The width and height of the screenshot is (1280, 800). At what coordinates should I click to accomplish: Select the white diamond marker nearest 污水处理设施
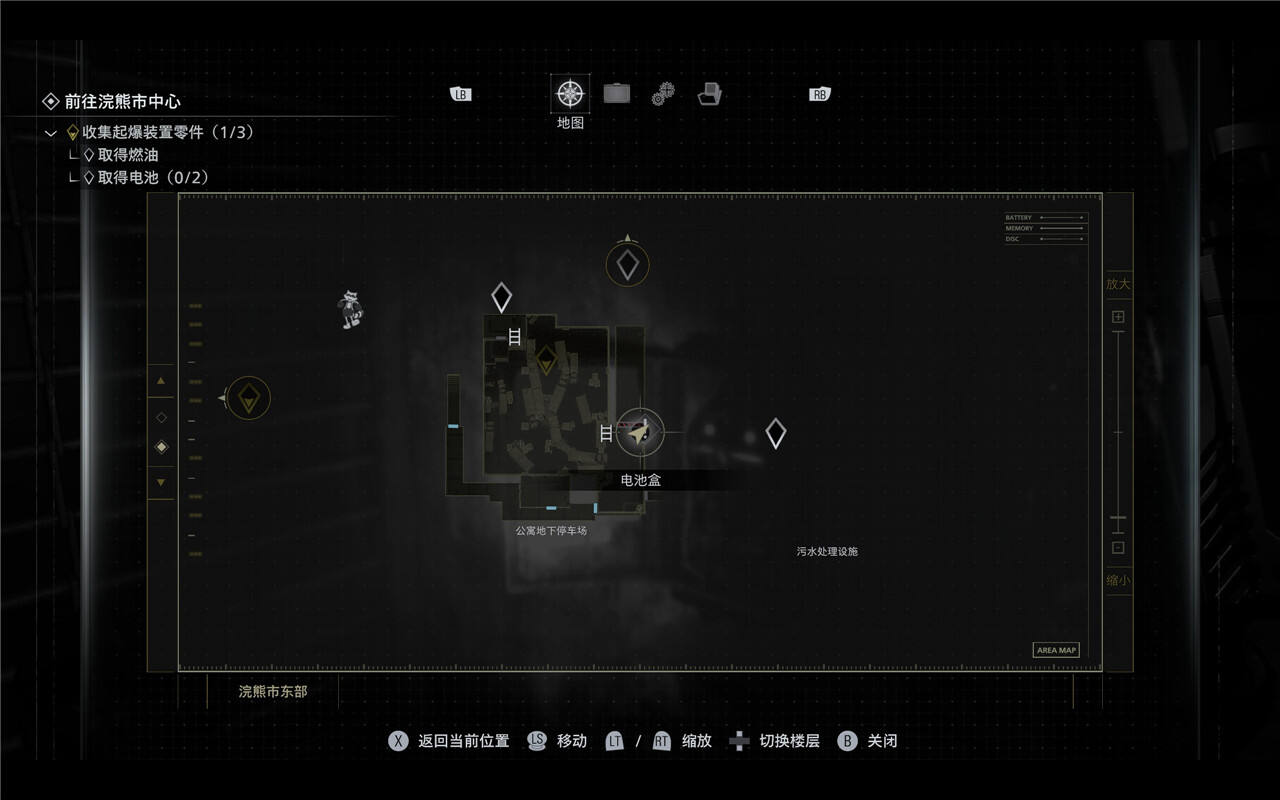[775, 433]
